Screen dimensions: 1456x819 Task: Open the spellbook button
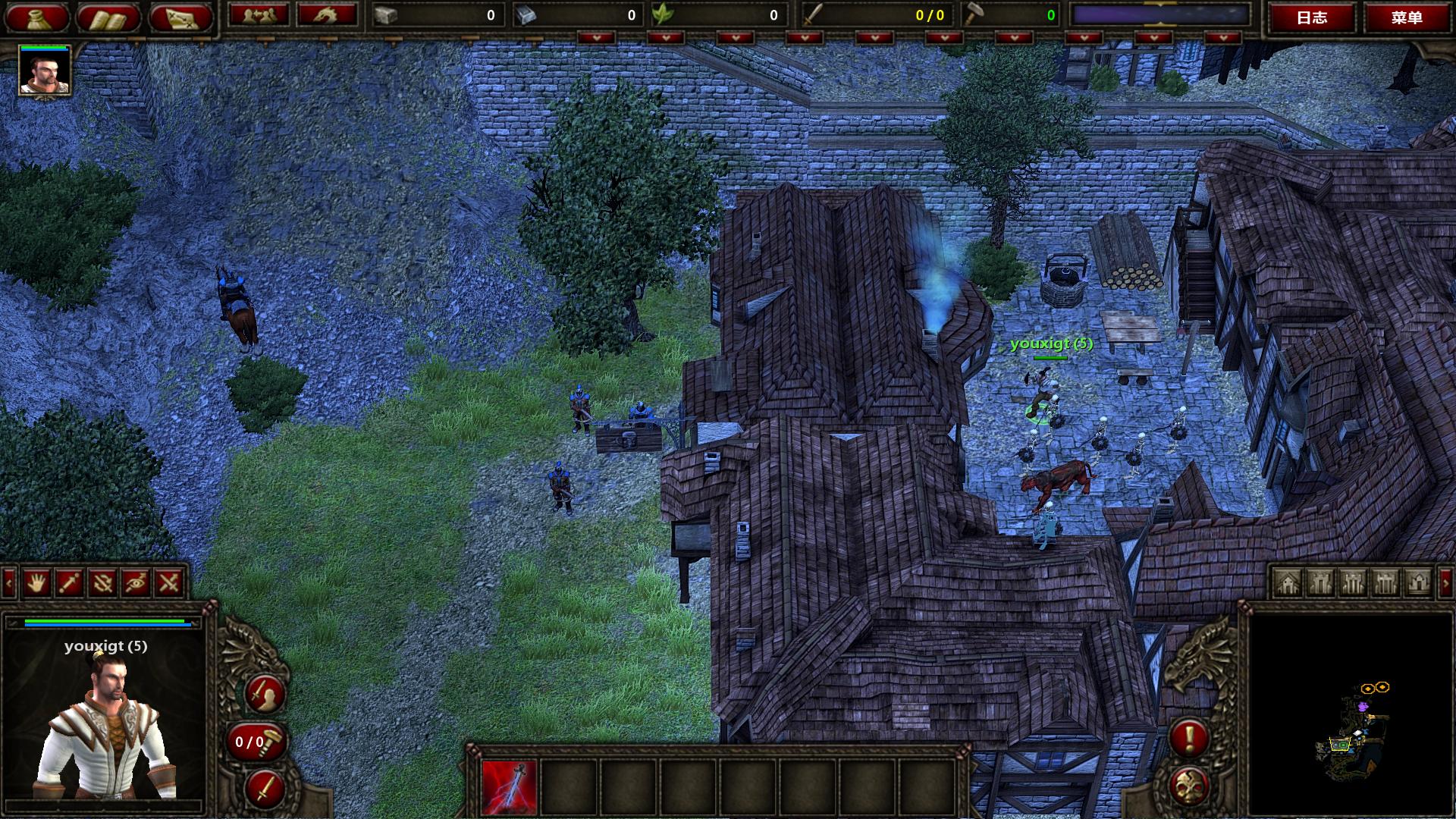pos(108,17)
